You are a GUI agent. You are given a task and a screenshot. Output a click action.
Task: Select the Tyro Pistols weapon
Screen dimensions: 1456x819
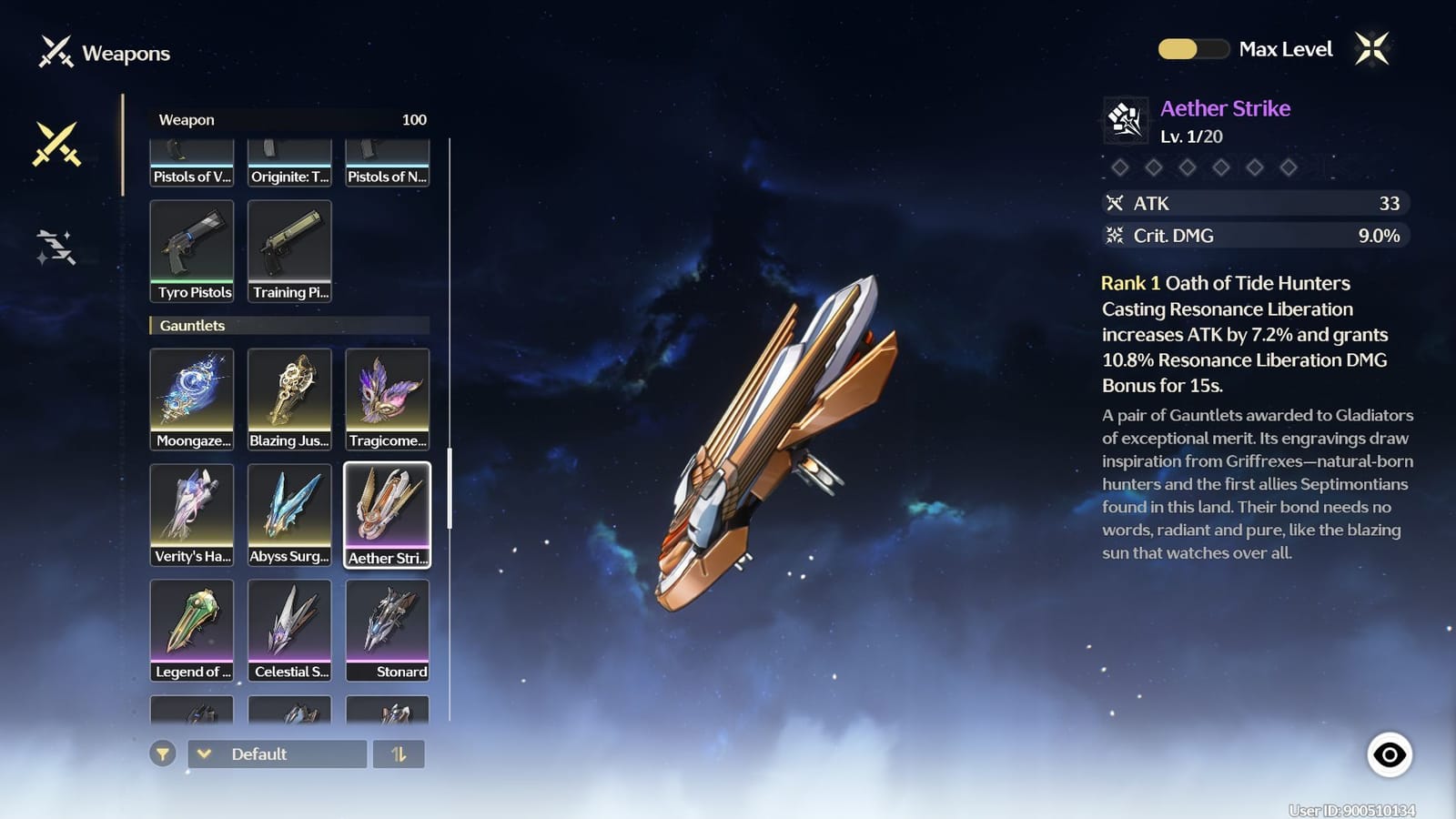pos(192,248)
